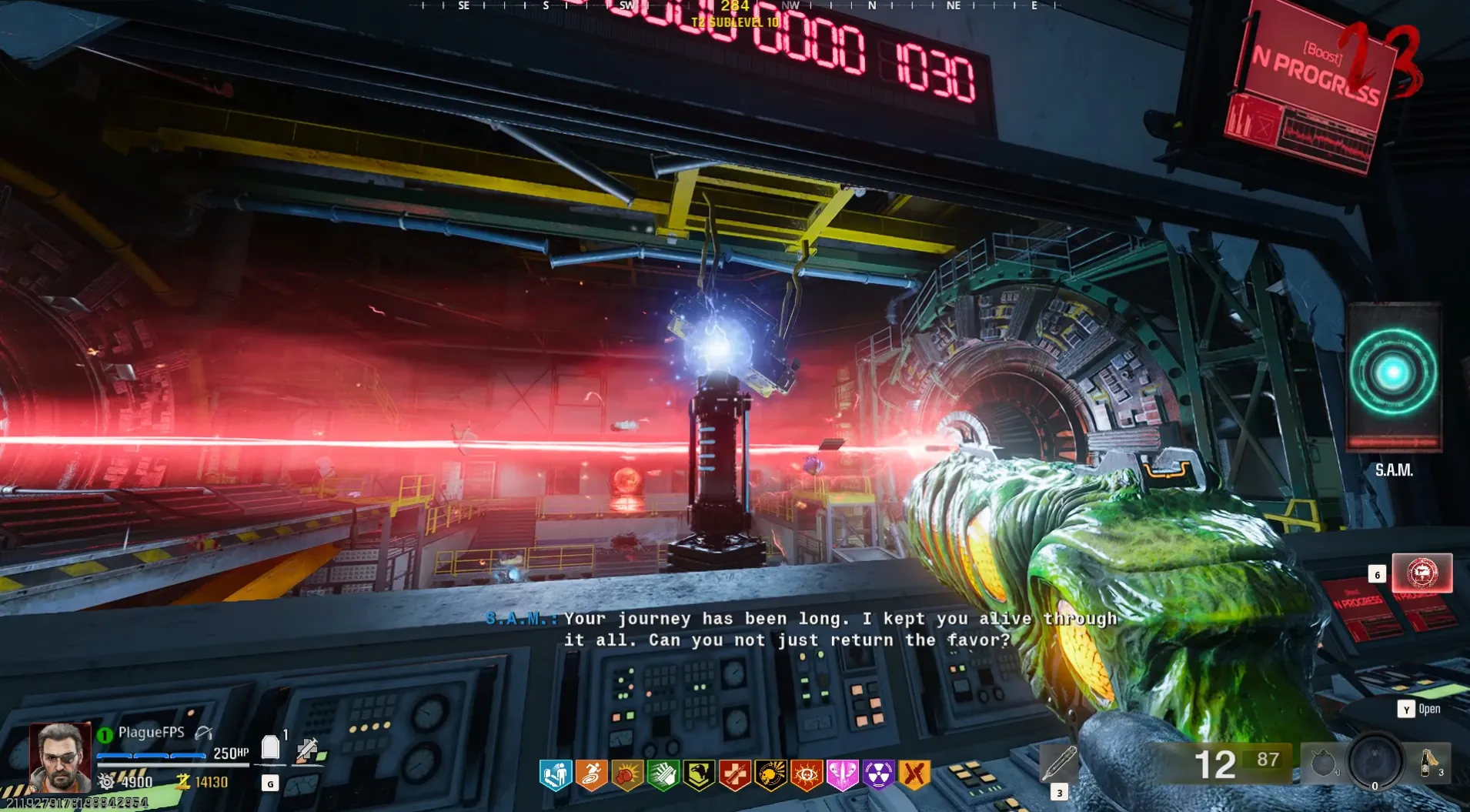Choose the eagle head Vulture Aid perk

pos(699,775)
